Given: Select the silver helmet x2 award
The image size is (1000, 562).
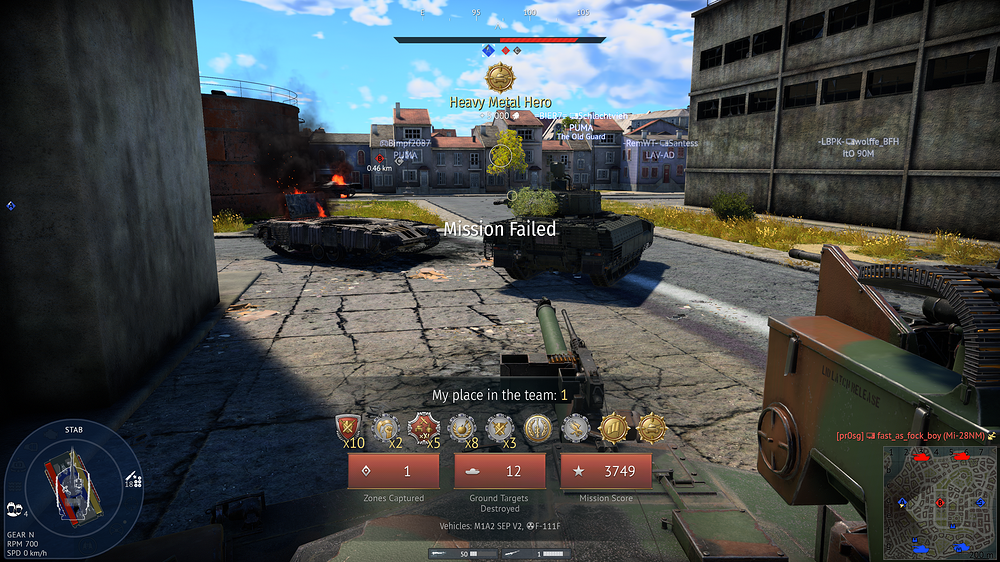Looking at the screenshot, I should point(386,428).
